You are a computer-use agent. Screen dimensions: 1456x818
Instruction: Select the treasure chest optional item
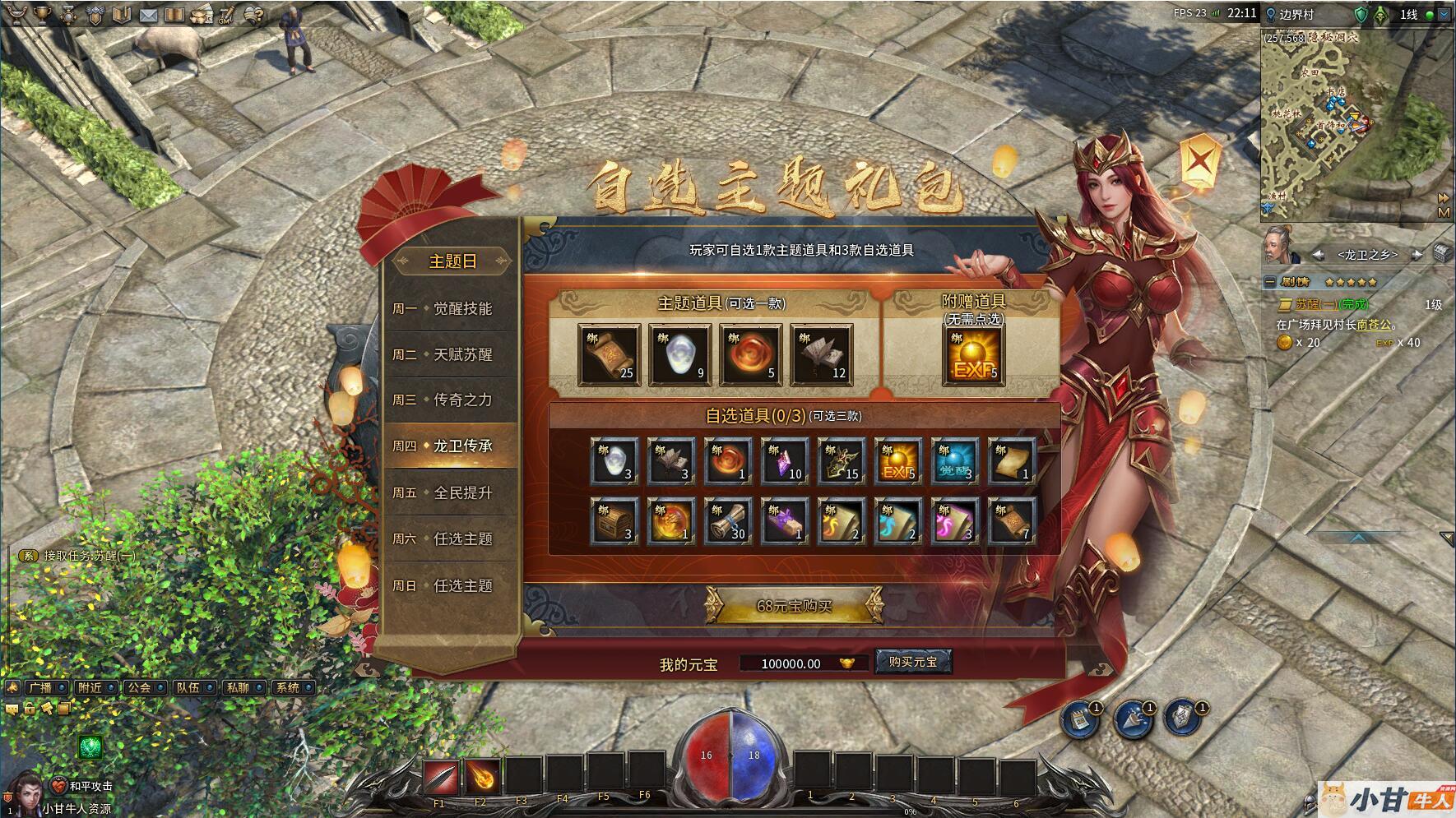click(614, 520)
